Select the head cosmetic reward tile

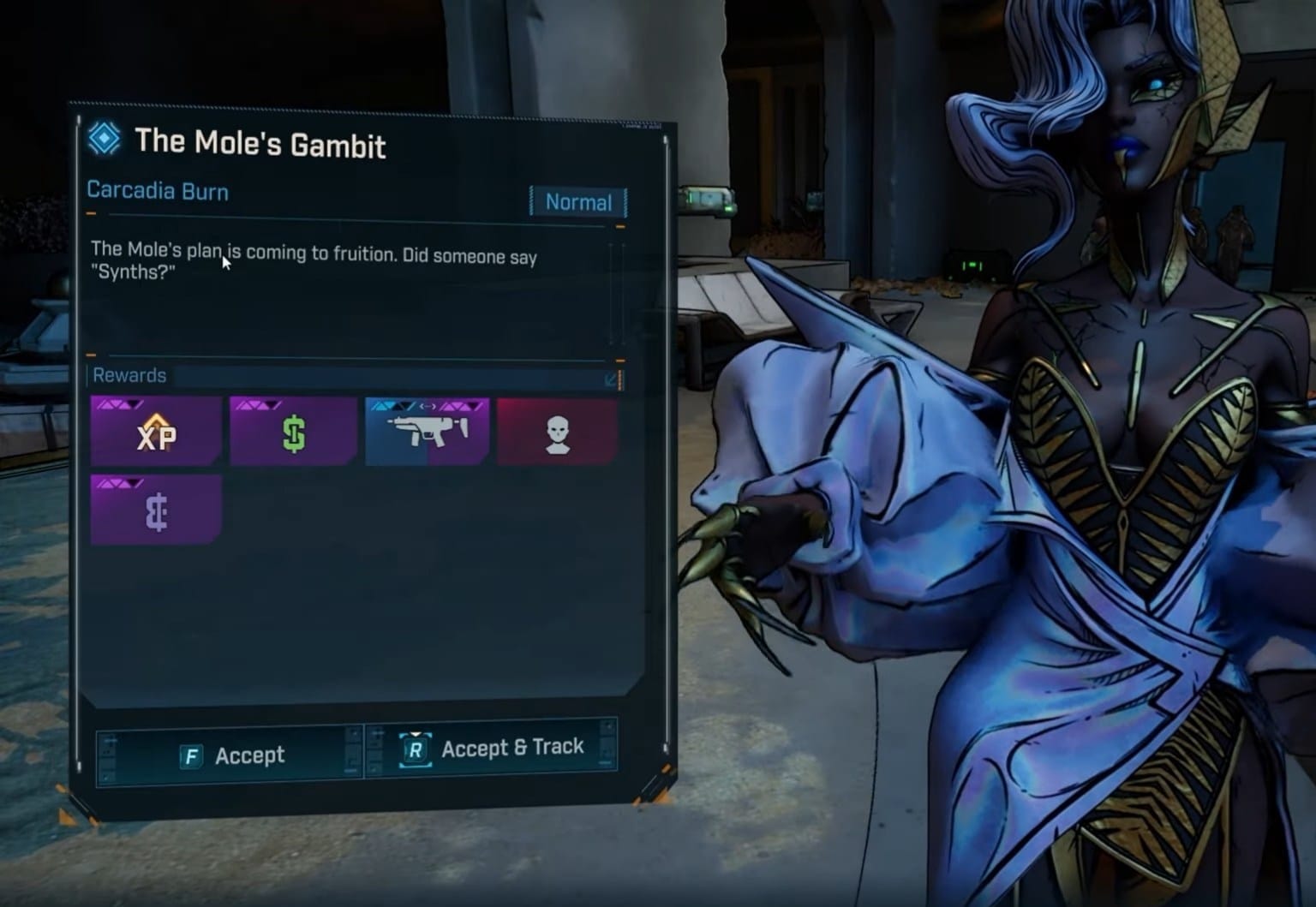tap(557, 433)
